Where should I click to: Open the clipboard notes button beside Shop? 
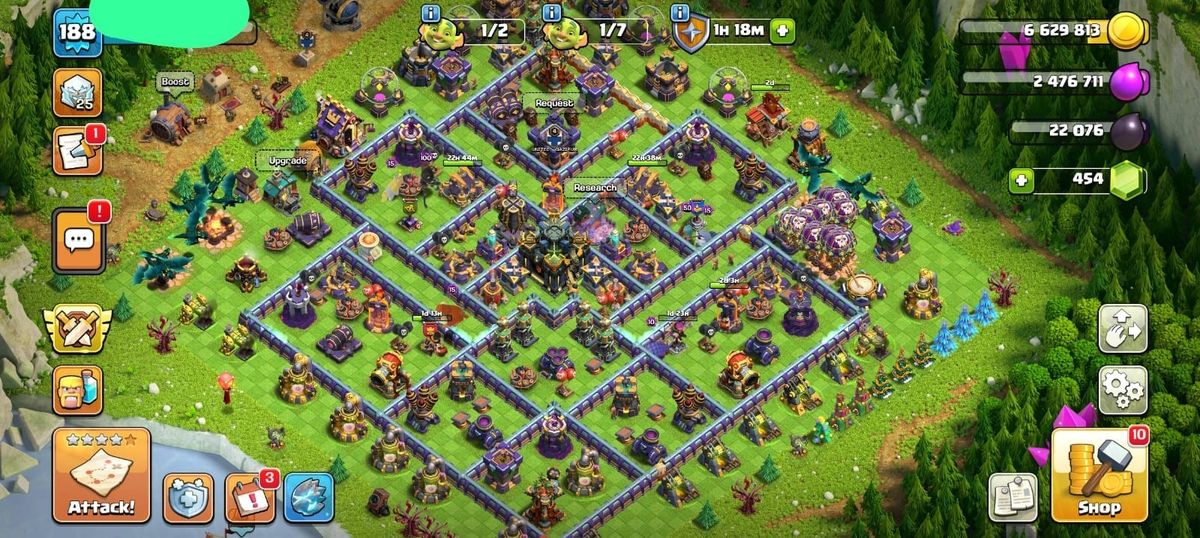pyautogui.click(x=1013, y=497)
